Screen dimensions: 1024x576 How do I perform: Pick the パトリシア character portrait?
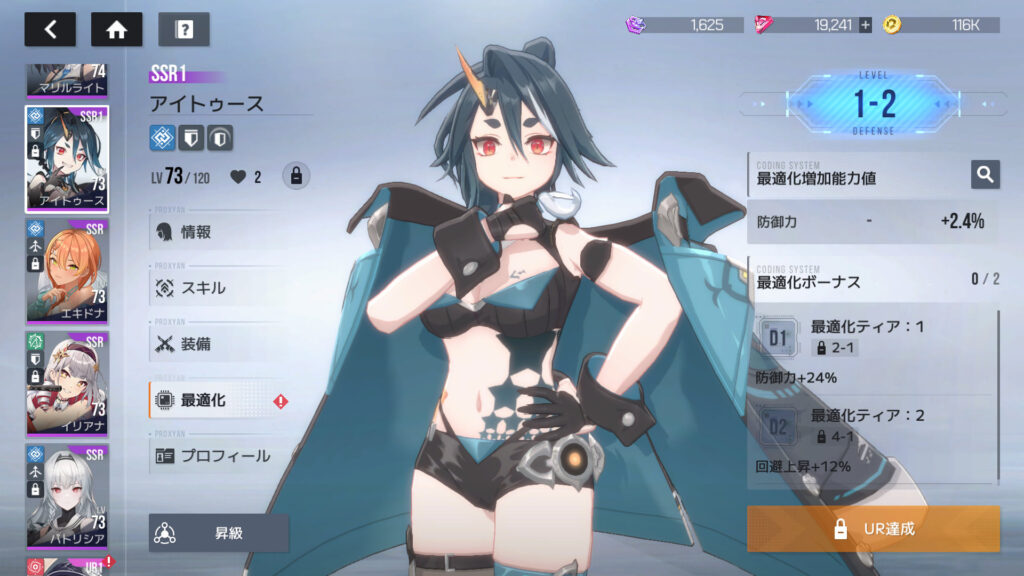[67, 496]
